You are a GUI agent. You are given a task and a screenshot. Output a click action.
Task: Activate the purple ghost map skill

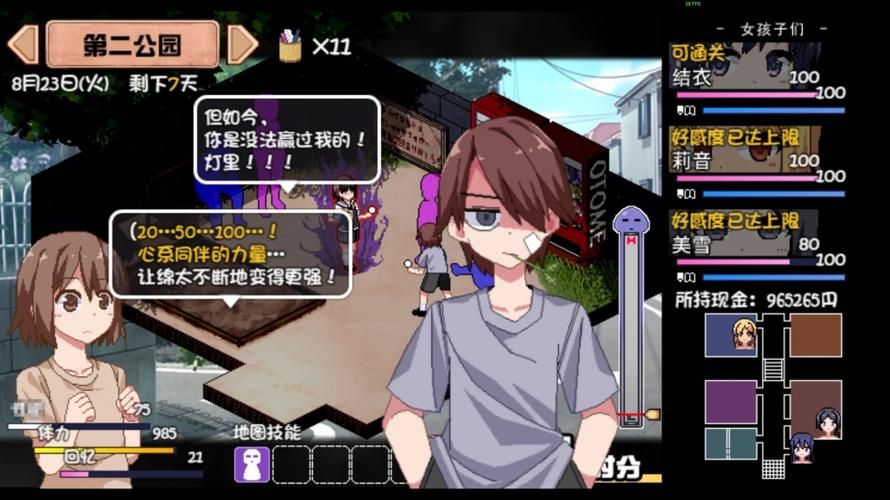[250, 465]
